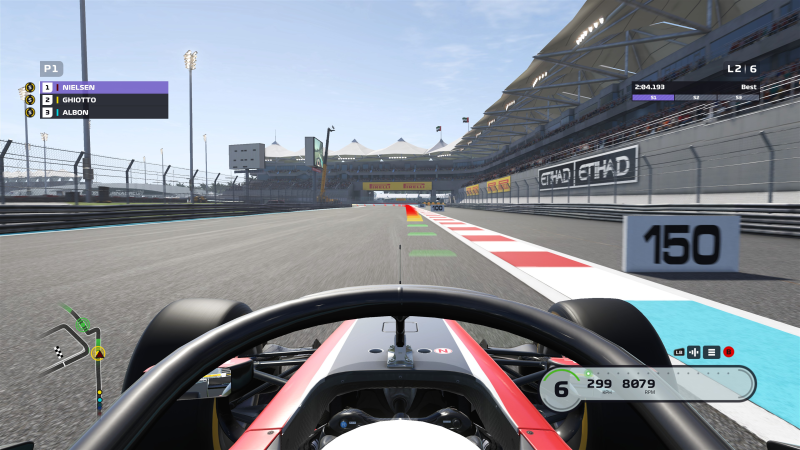Open the voice command waveform icon
This screenshot has width=800, height=450.
(694, 352)
